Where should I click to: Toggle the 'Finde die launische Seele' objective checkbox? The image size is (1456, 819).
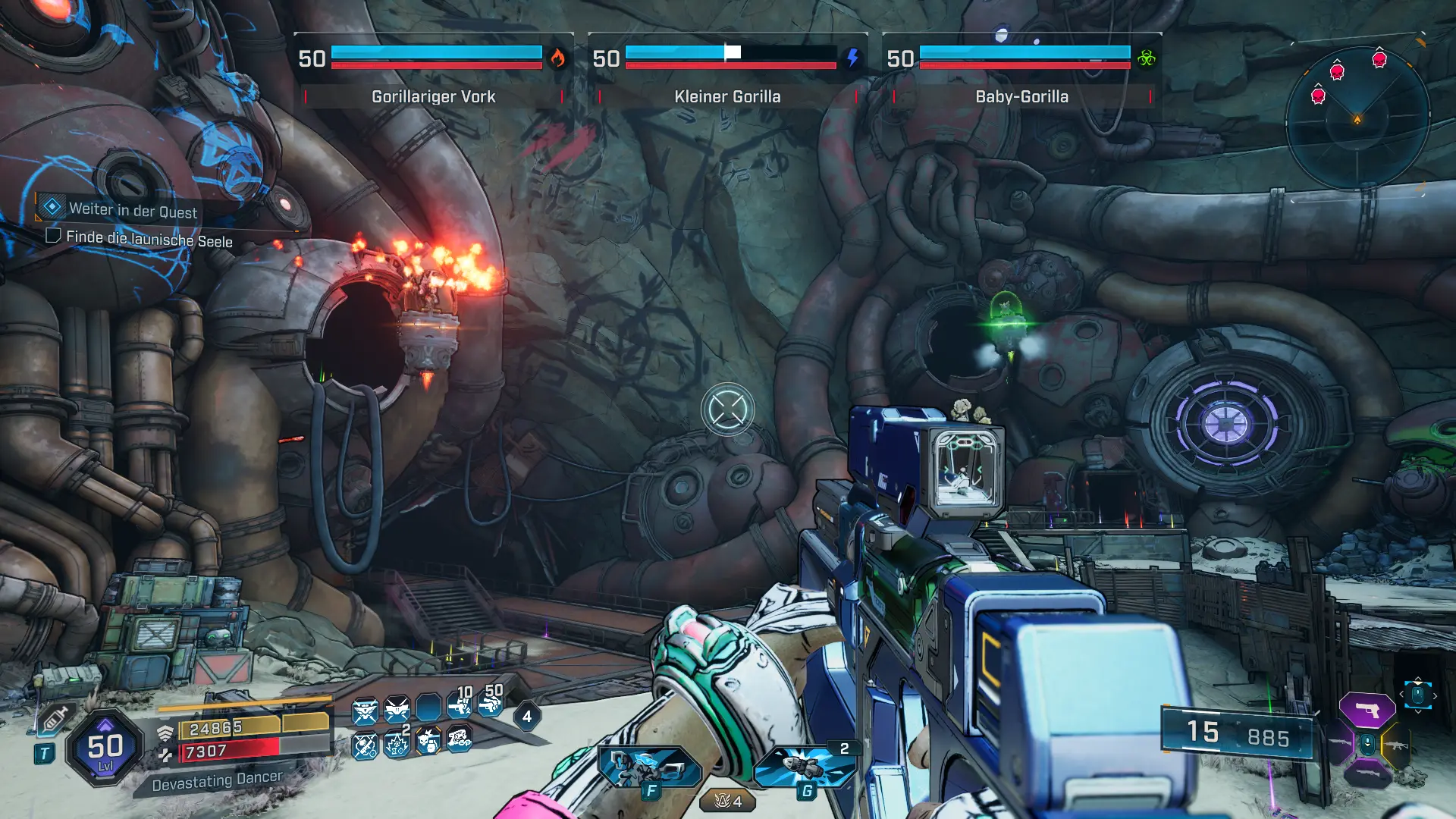(53, 235)
